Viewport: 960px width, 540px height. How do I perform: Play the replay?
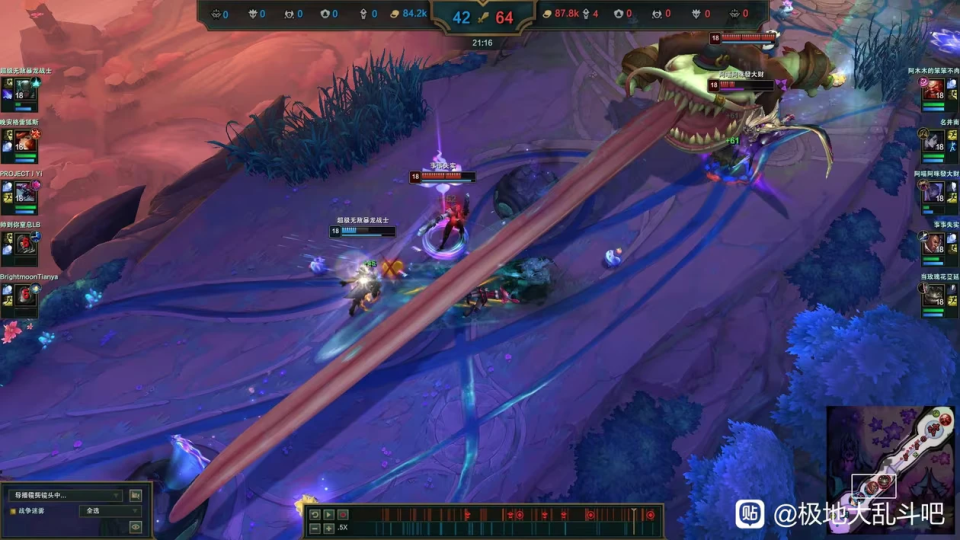[328, 514]
